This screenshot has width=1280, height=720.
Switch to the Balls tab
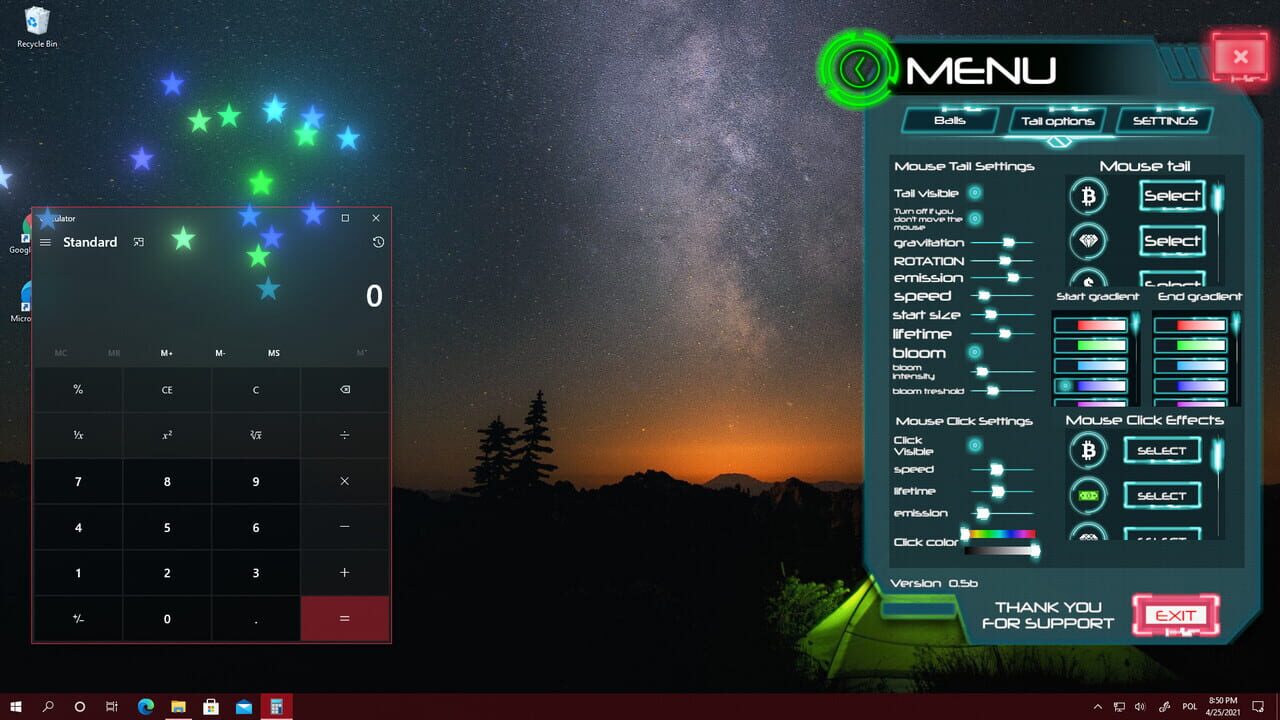[948, 120]
